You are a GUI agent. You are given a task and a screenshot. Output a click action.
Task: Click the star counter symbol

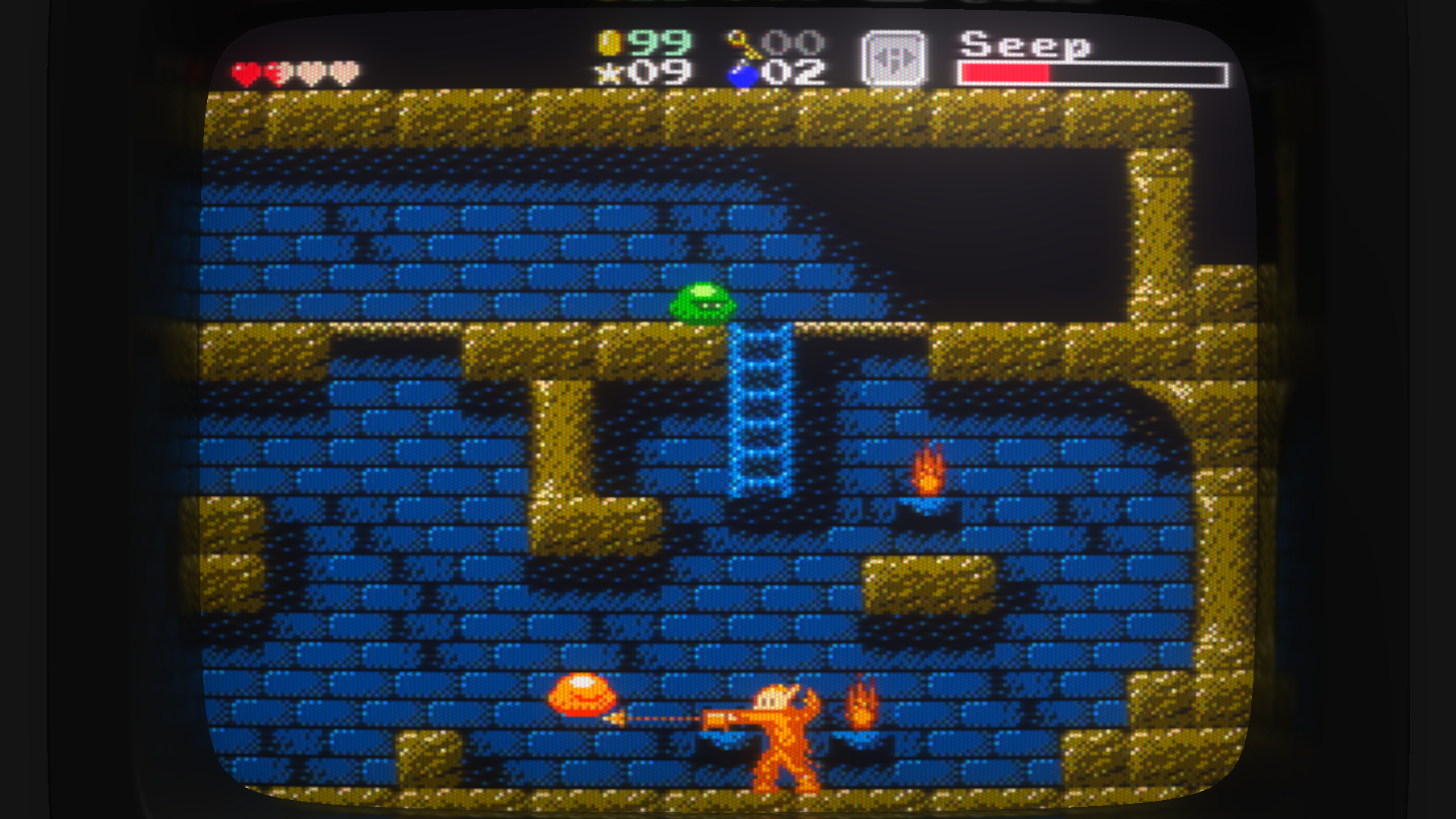click(609, 72)
